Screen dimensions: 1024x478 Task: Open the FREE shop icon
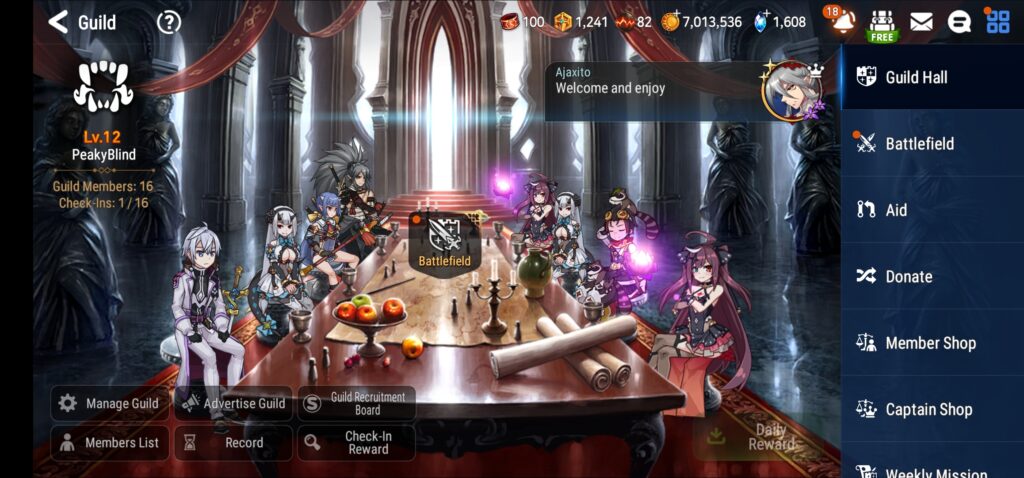point(881,23)
